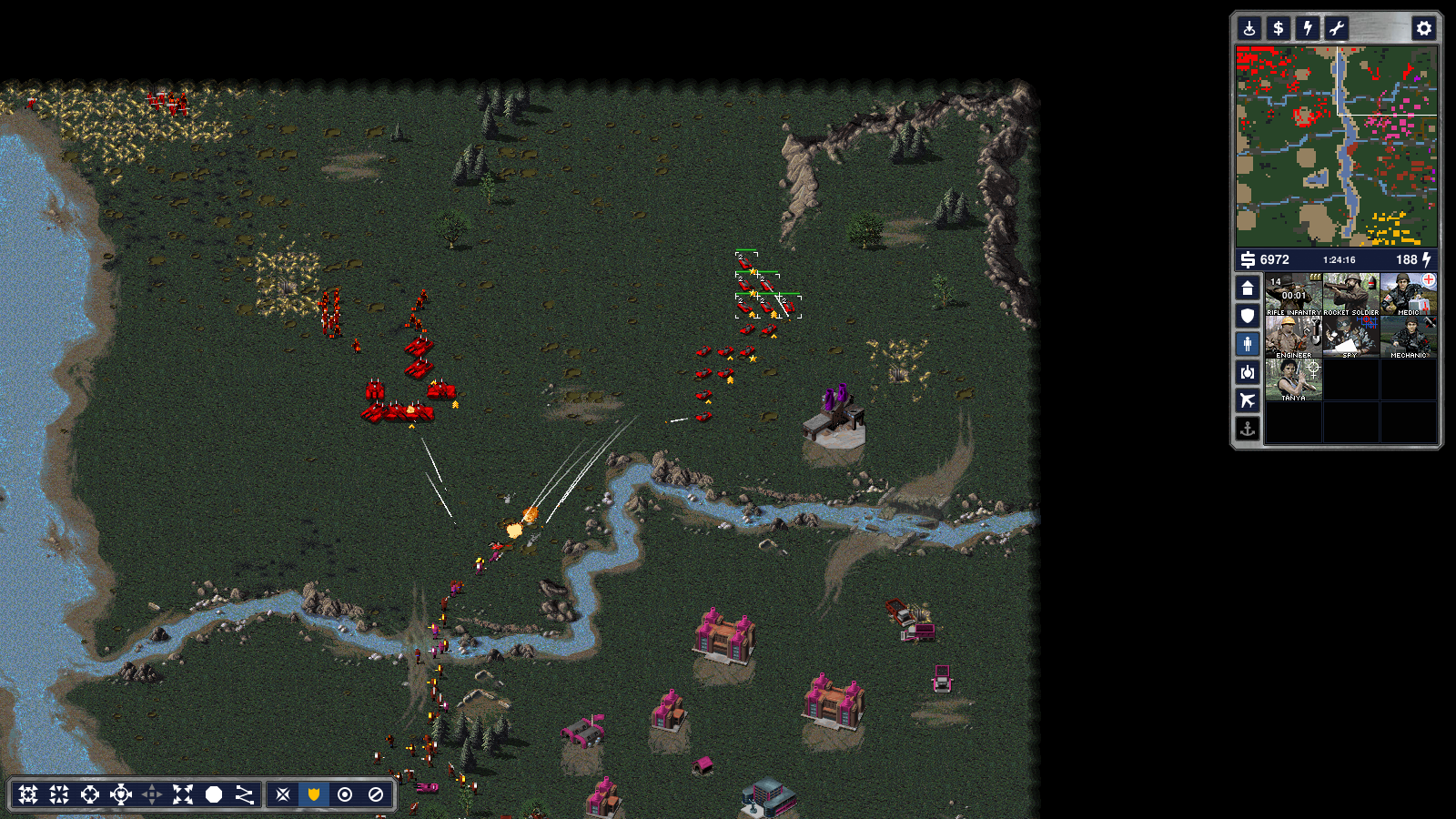1456x819 pixels.
Task: Switch to the buildings production tab
Action: point(1248,288)
